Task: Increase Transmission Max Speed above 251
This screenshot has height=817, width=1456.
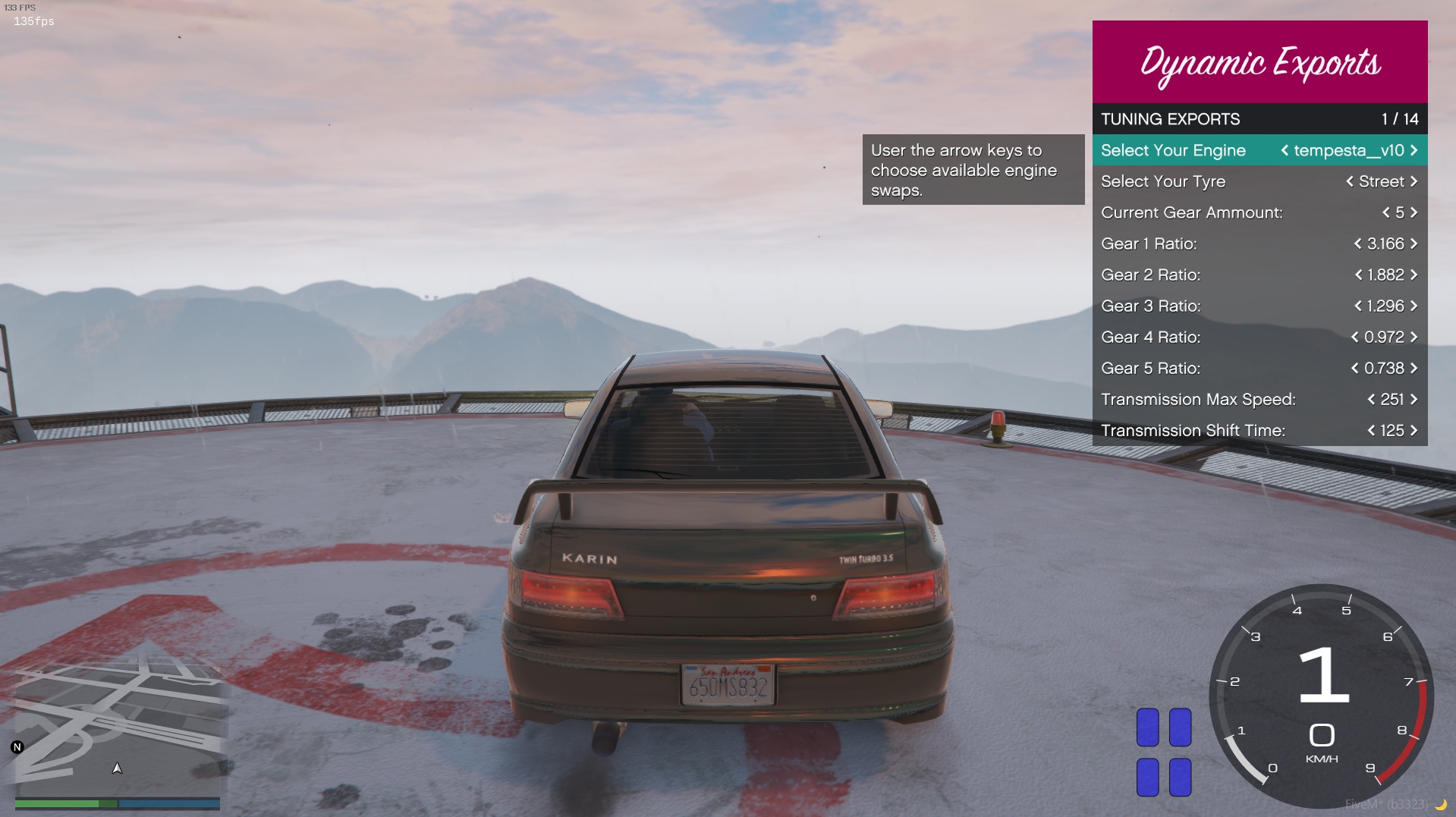Action: tap(1414, 399)
